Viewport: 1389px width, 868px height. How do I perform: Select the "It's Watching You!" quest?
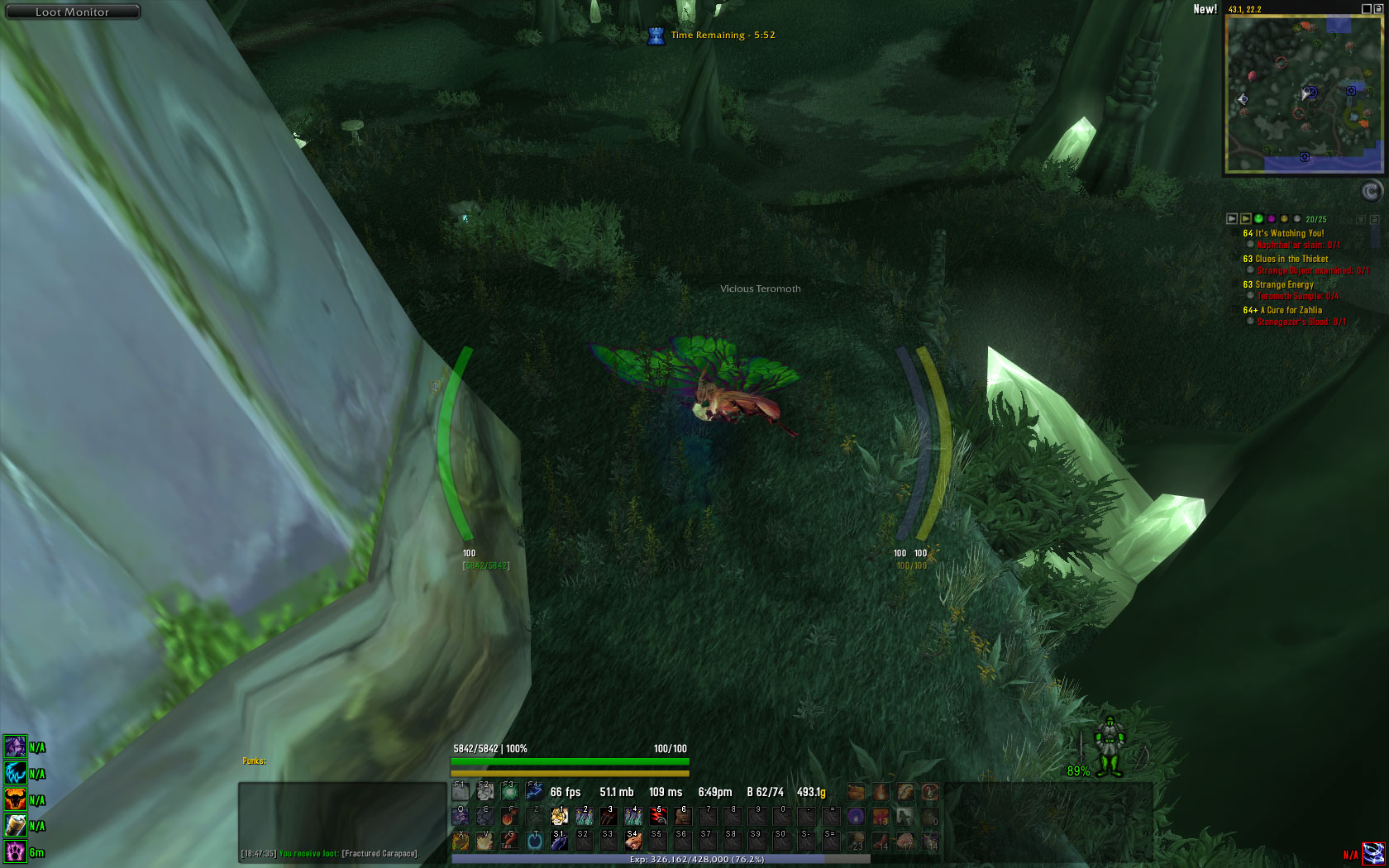click(x=1289, y=233)
